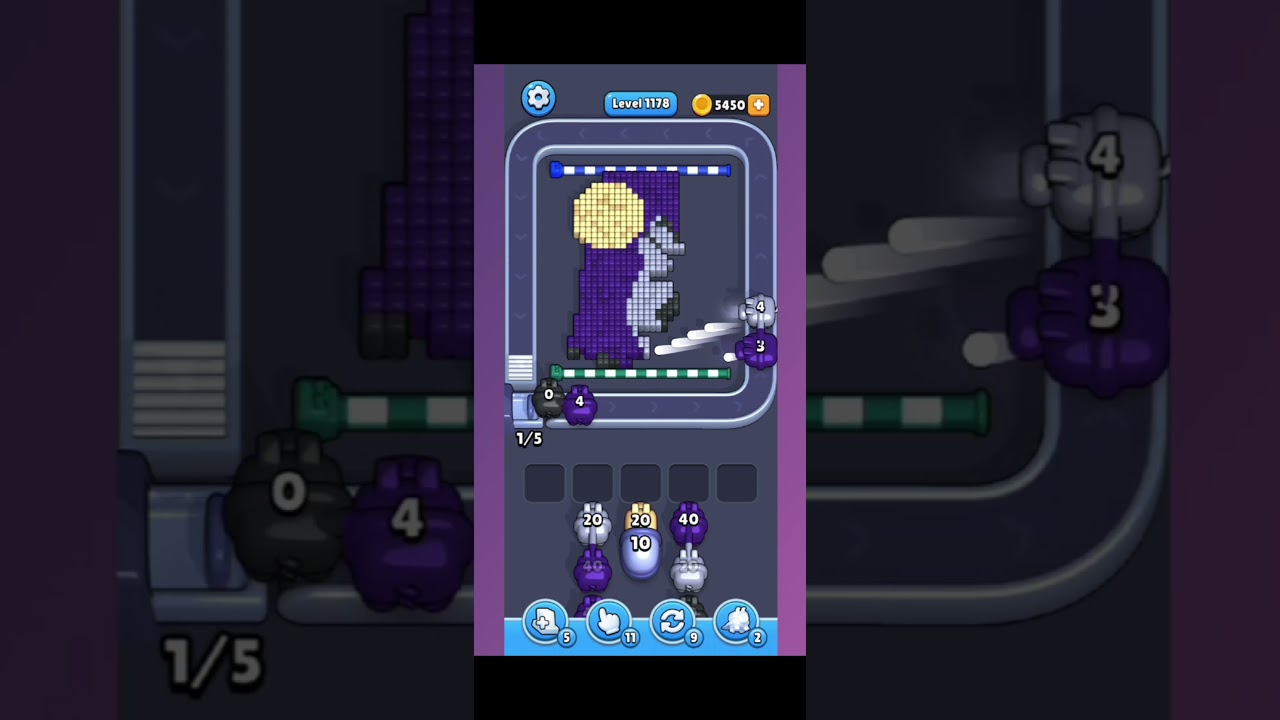Use the rabbit power-up showing 2
1280x720 pixels.
tap(737, 622)
